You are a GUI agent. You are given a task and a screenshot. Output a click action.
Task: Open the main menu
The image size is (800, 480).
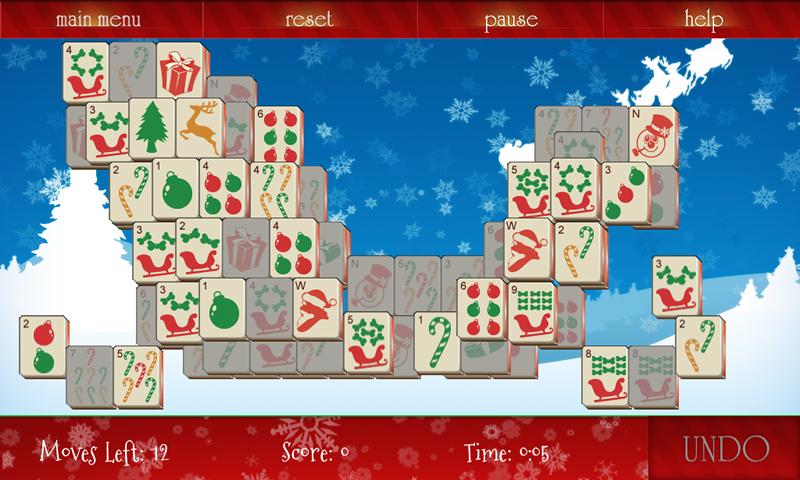(x=99, y=19)
